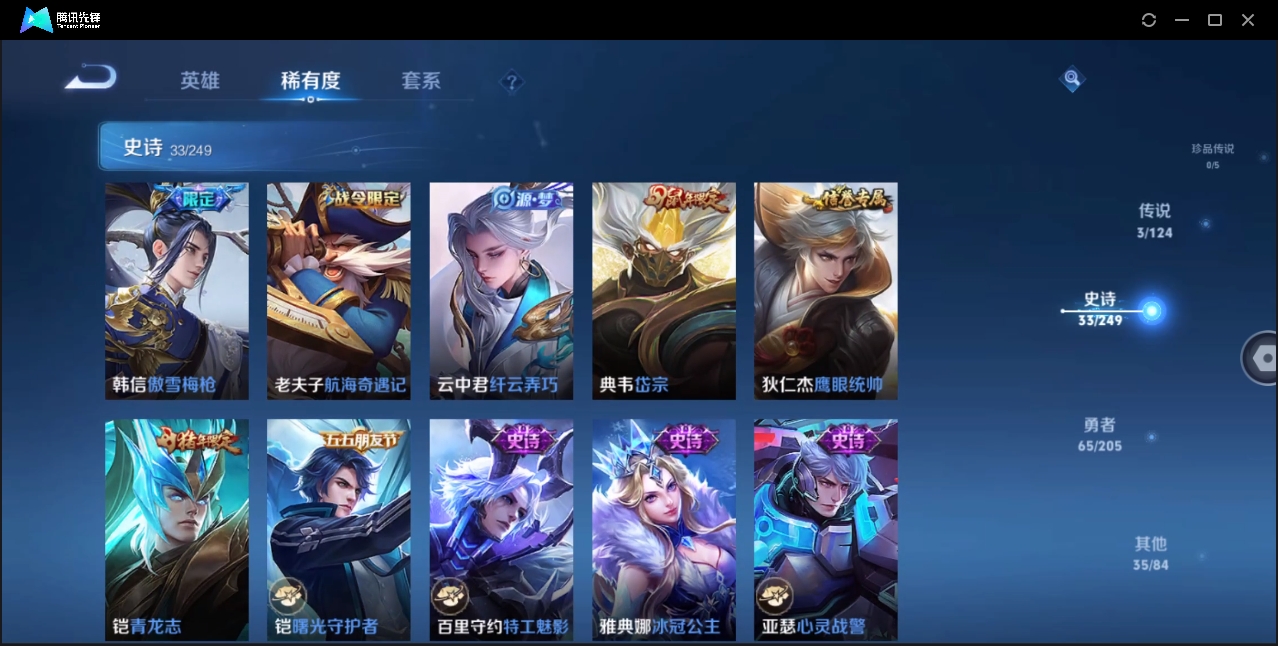
Task: View the 典韦 岱宗 skin card
Action: pos(663,290)
